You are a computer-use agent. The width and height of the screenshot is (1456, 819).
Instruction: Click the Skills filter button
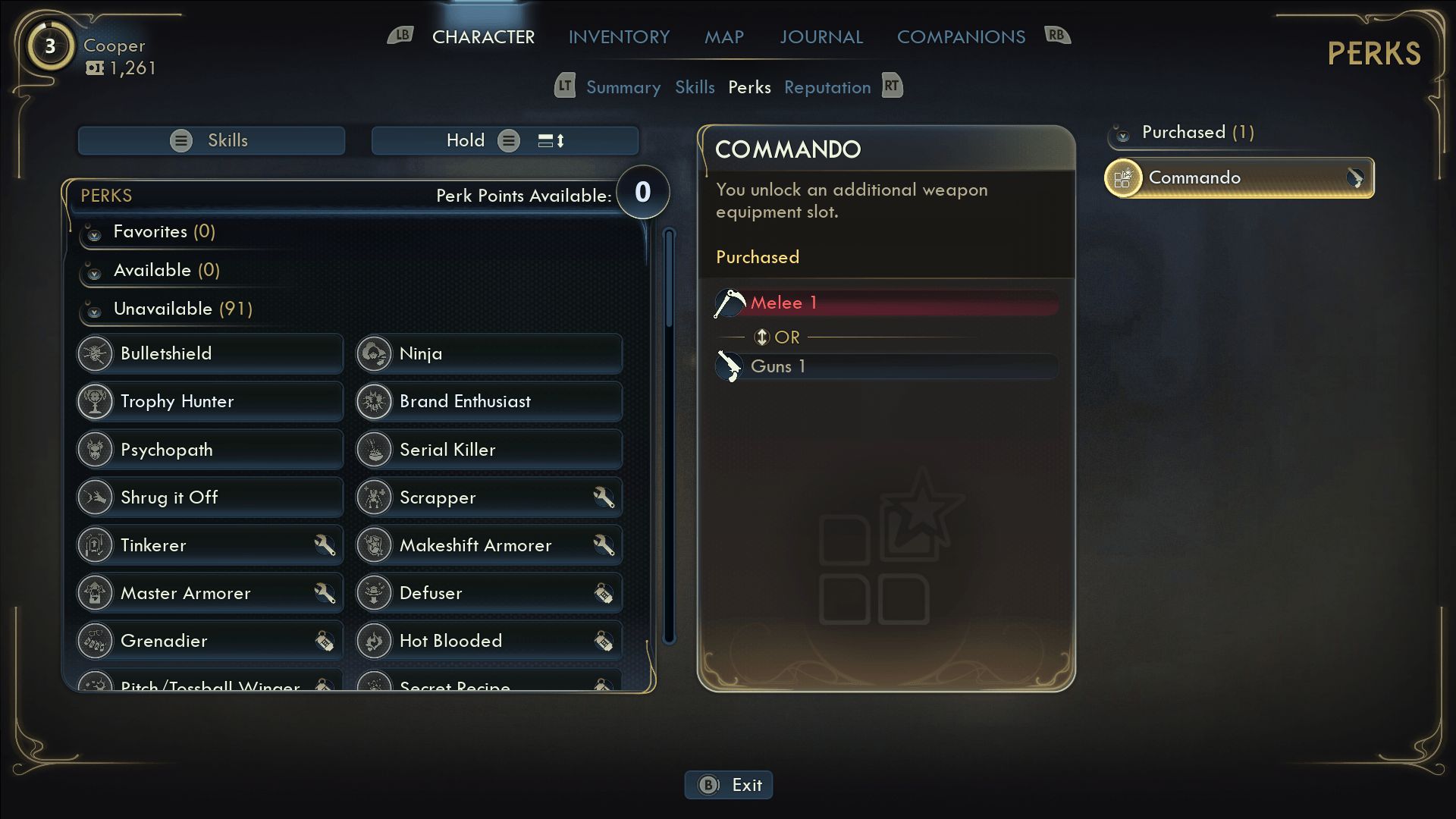point(212,140)
